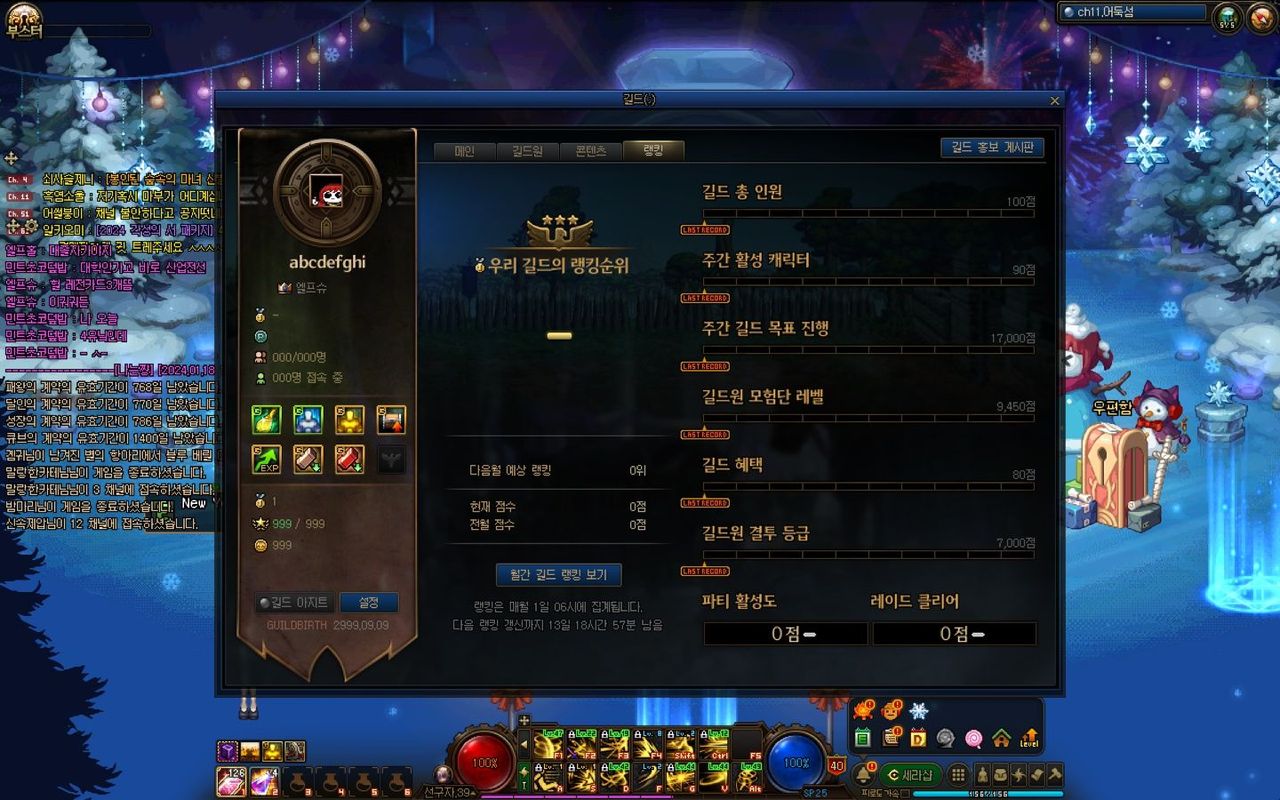Click the 랭킹 tab

[x=653, y=151]
